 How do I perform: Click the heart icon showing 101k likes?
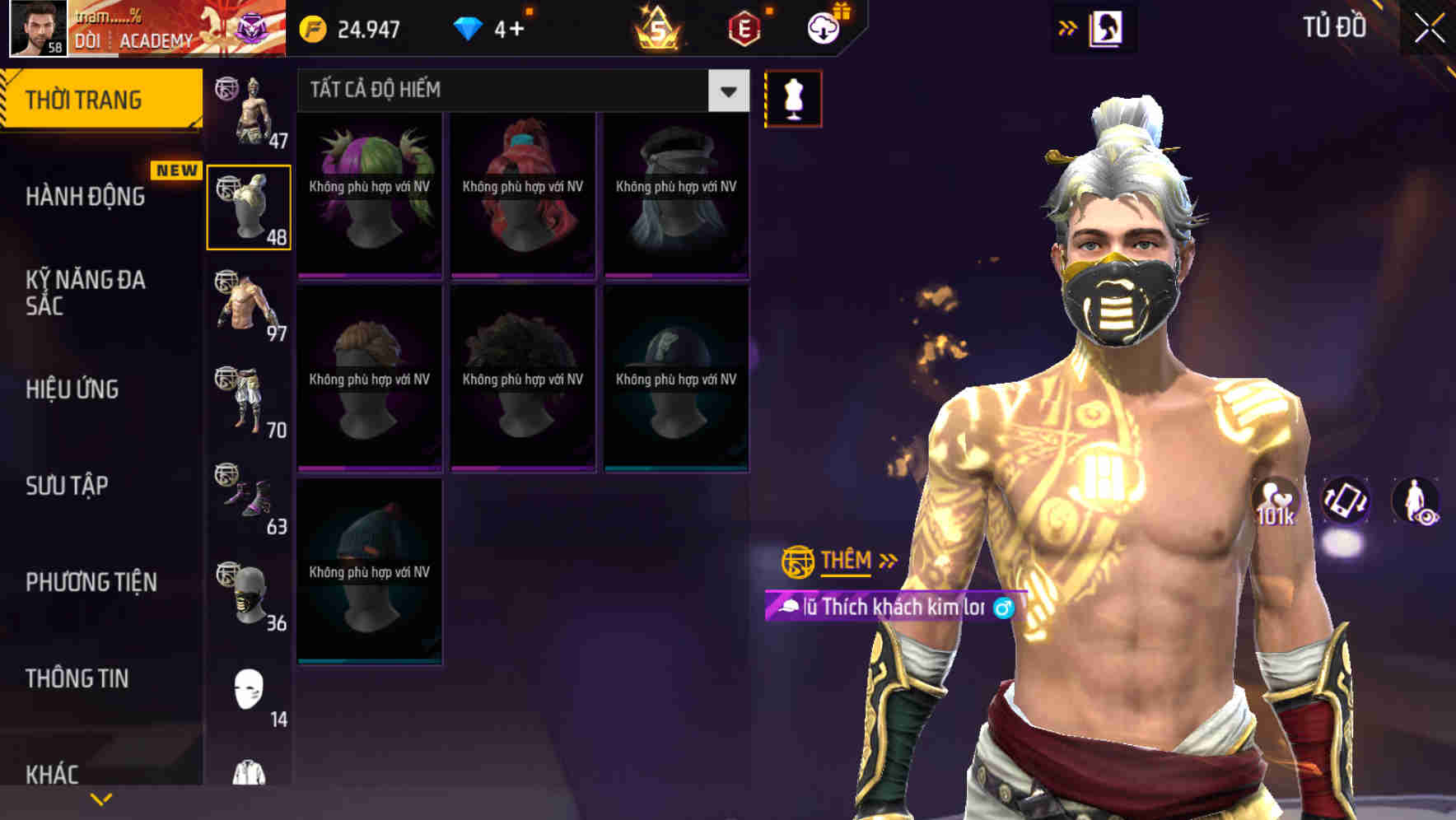coord(1277,502)
